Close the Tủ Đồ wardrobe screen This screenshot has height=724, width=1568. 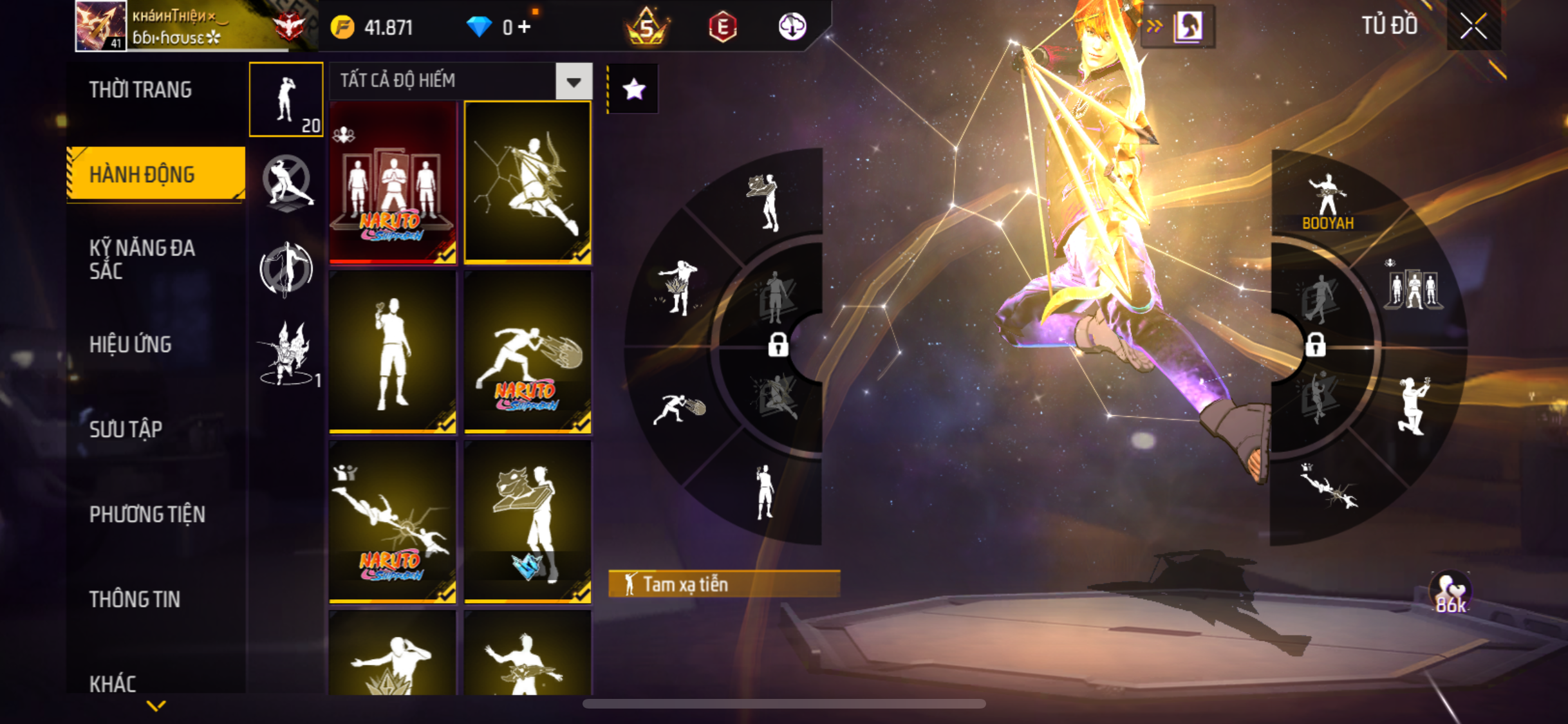pyautogui.click(x=1473, y=26)
